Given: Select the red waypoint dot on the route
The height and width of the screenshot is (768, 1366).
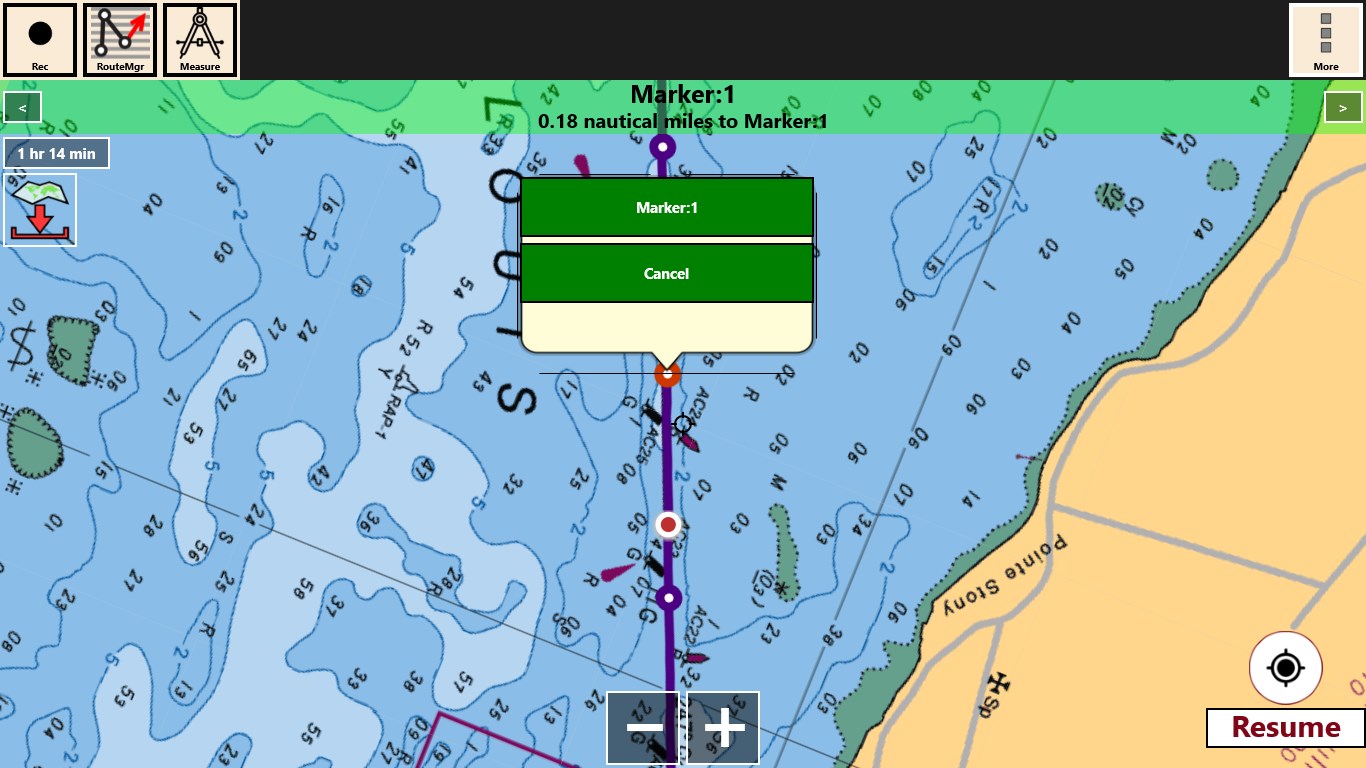Looking at the screenshot, I should 668,524.
